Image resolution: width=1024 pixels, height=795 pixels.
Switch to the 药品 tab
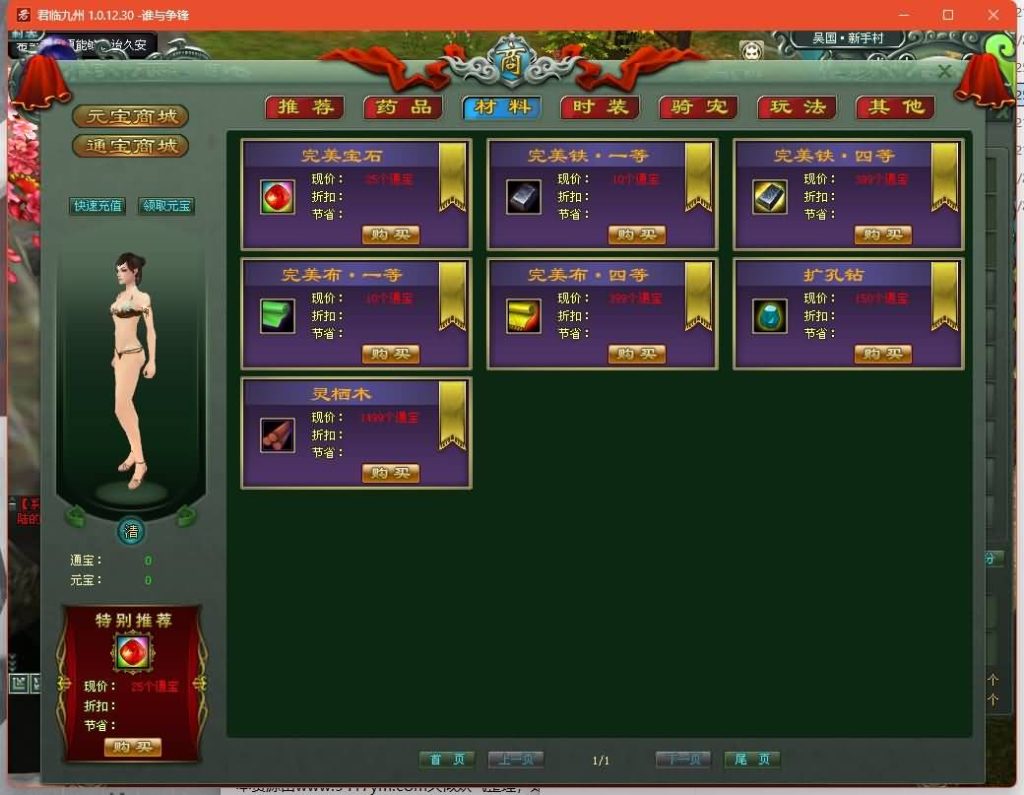coord(403,107)
